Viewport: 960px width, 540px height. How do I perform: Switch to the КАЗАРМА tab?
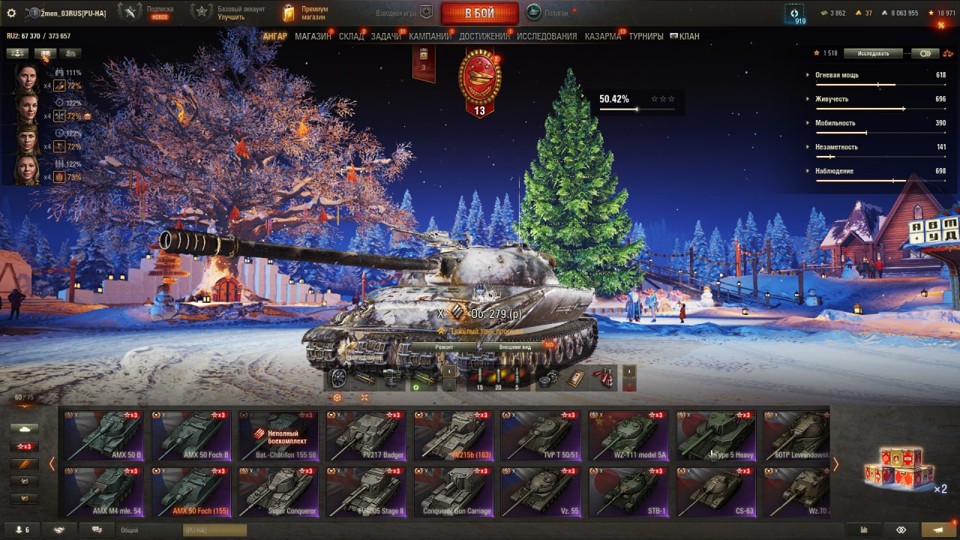click(603, 36)
